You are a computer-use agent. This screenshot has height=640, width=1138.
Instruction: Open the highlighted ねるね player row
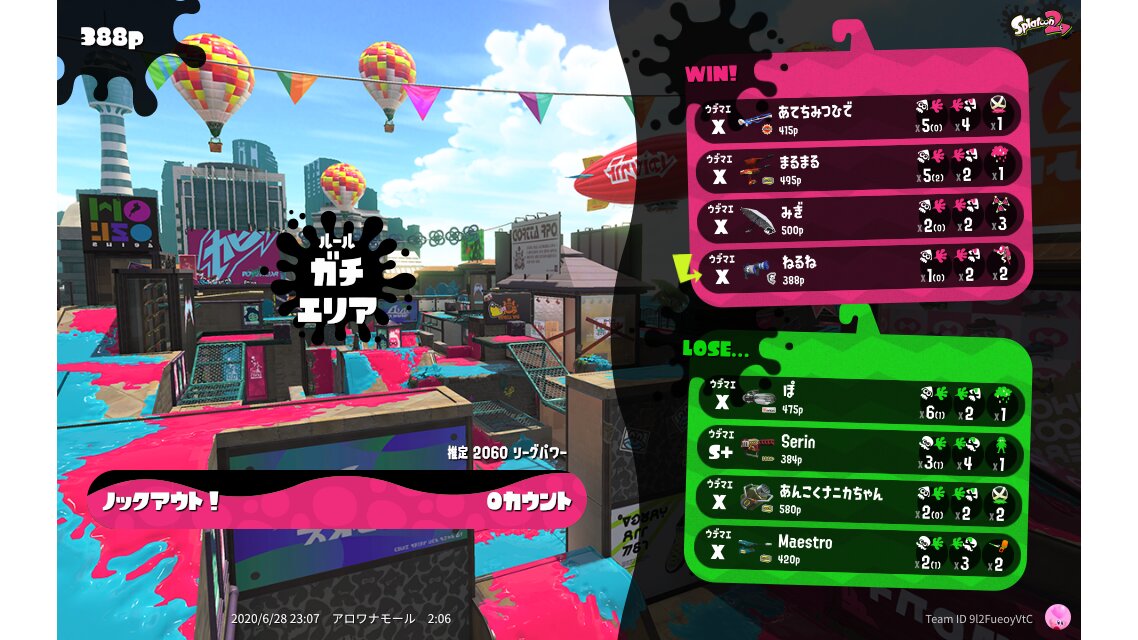[x=860, y=269]
